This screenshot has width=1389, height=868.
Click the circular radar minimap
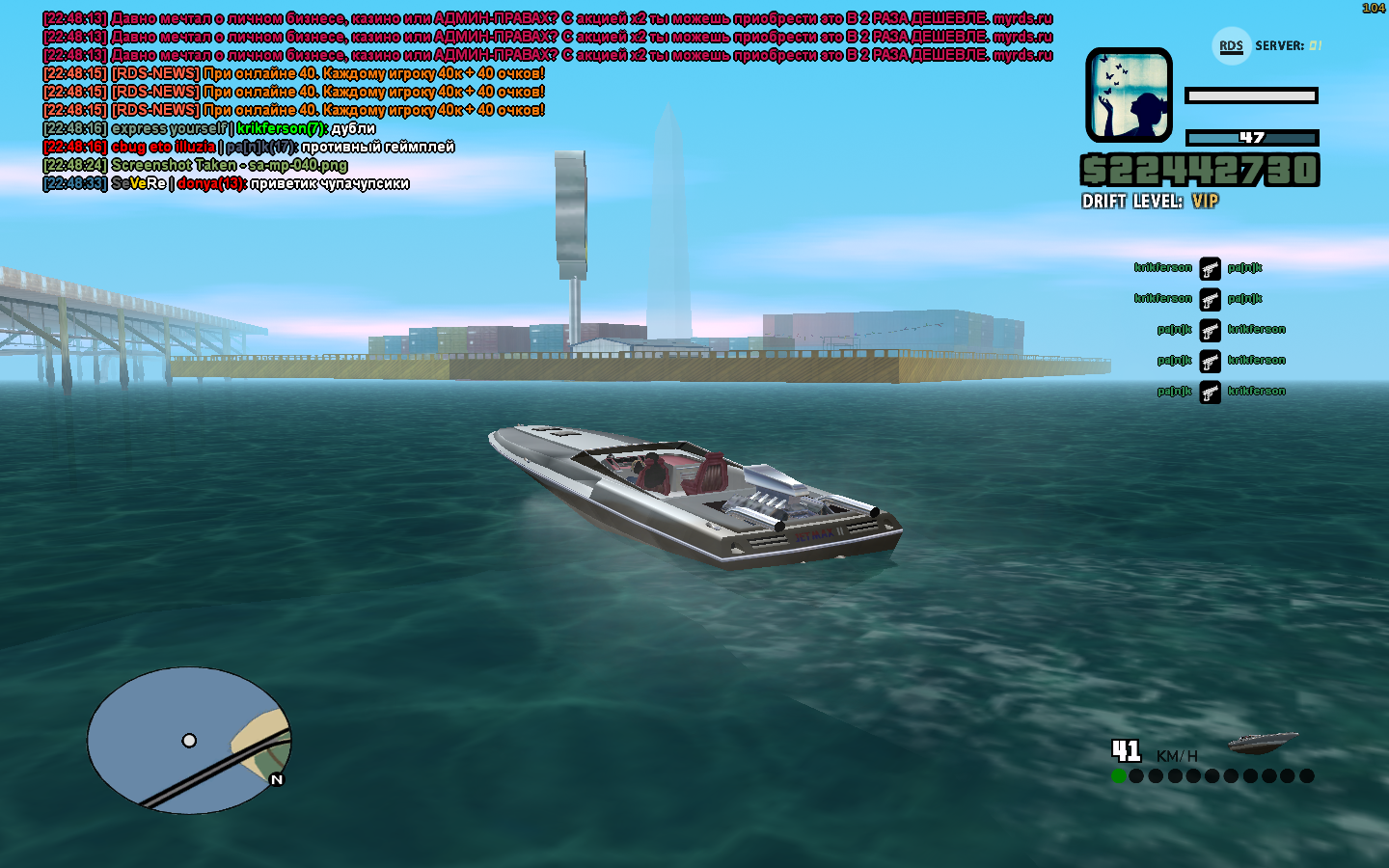click(x=189, y=740)
